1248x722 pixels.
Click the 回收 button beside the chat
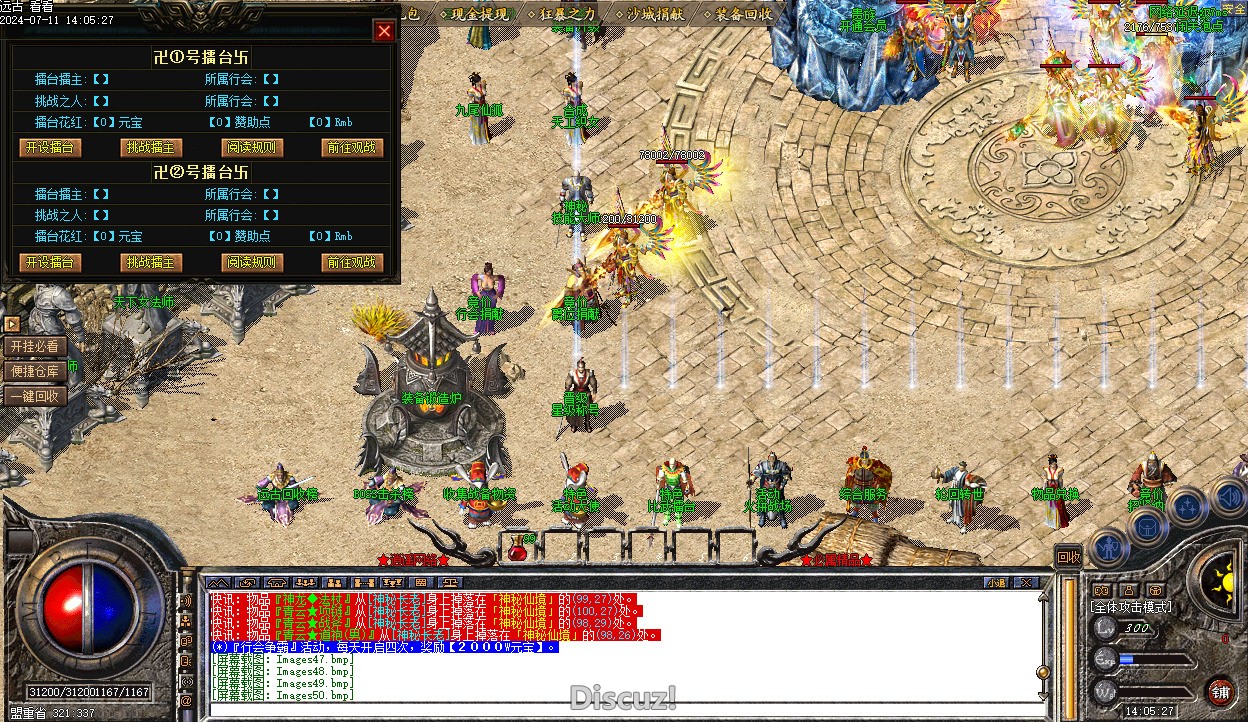[1069, 557]
